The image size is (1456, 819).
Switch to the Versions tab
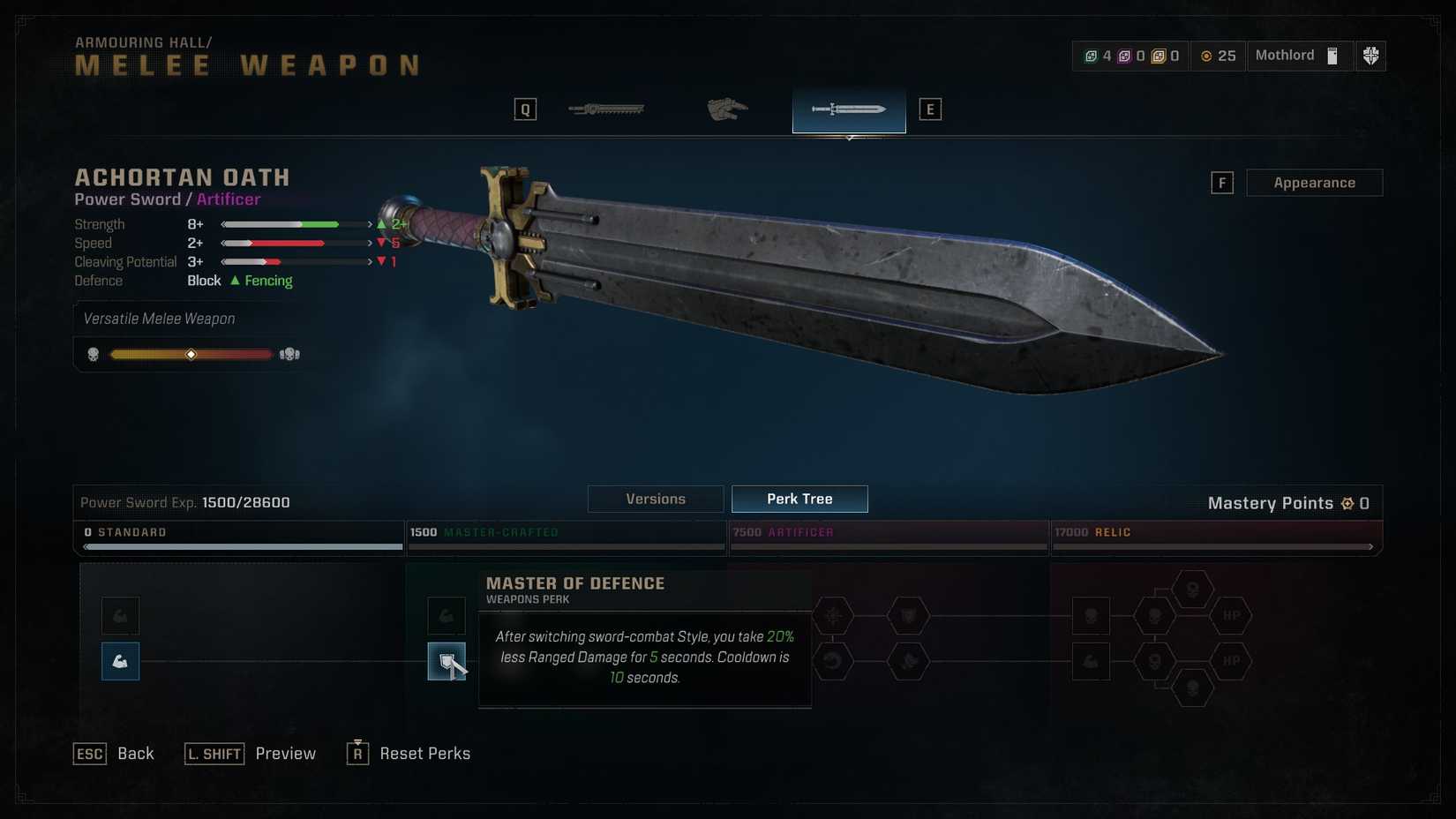[656, 500]
